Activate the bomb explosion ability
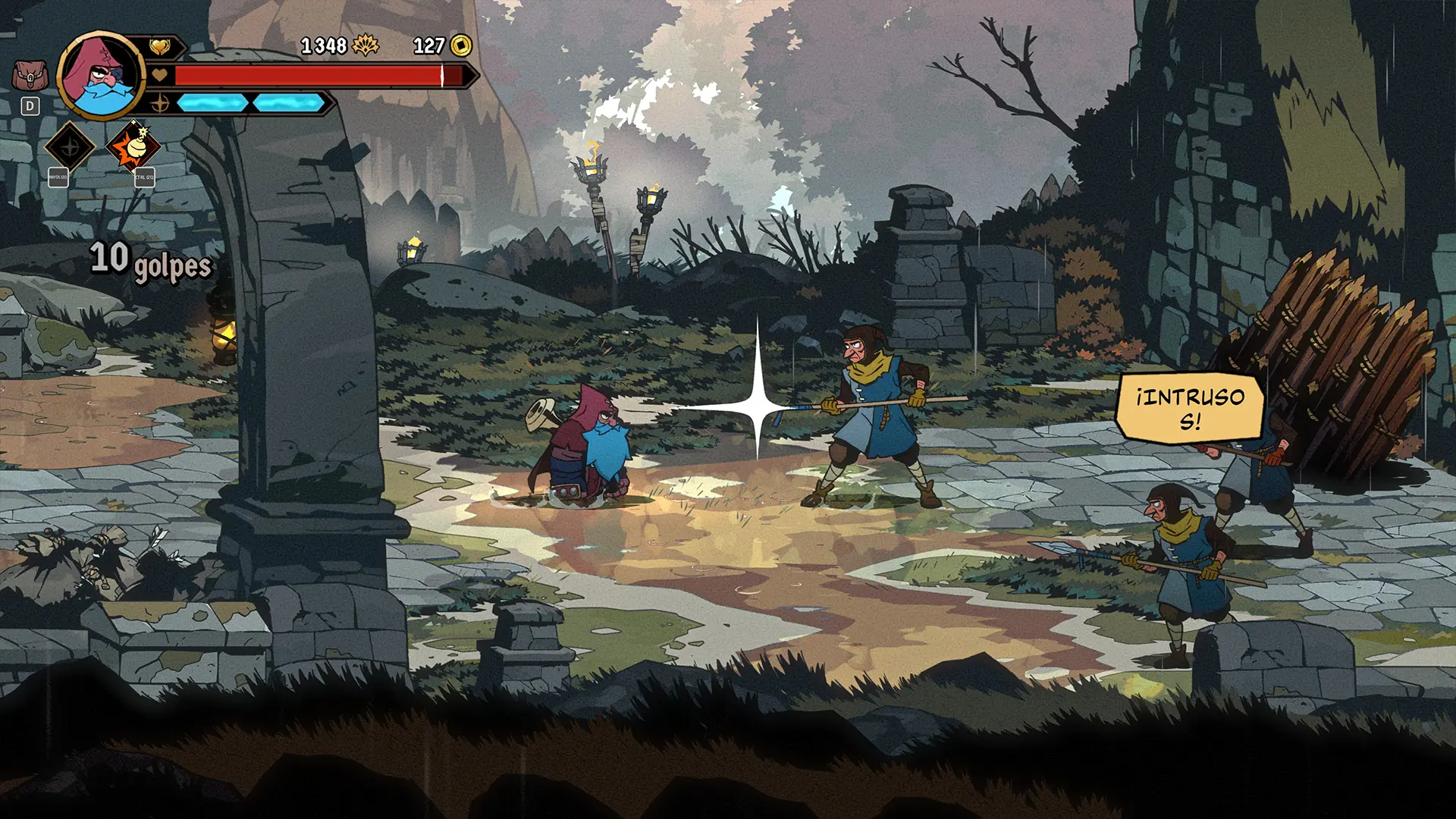This screenshot has width=1456, height=819. click(x=133, y=146)
